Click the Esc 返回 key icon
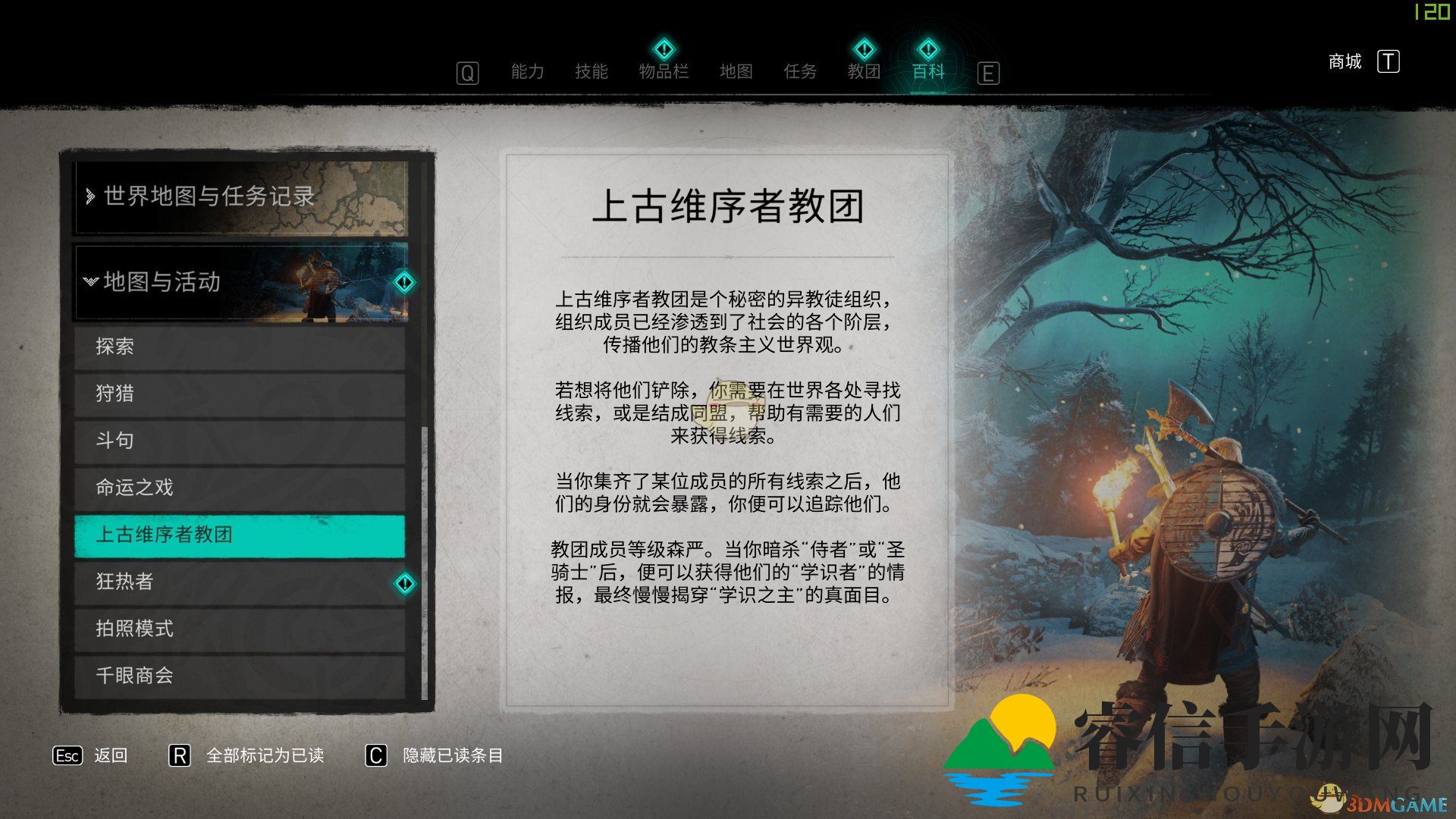 point(67,756)
